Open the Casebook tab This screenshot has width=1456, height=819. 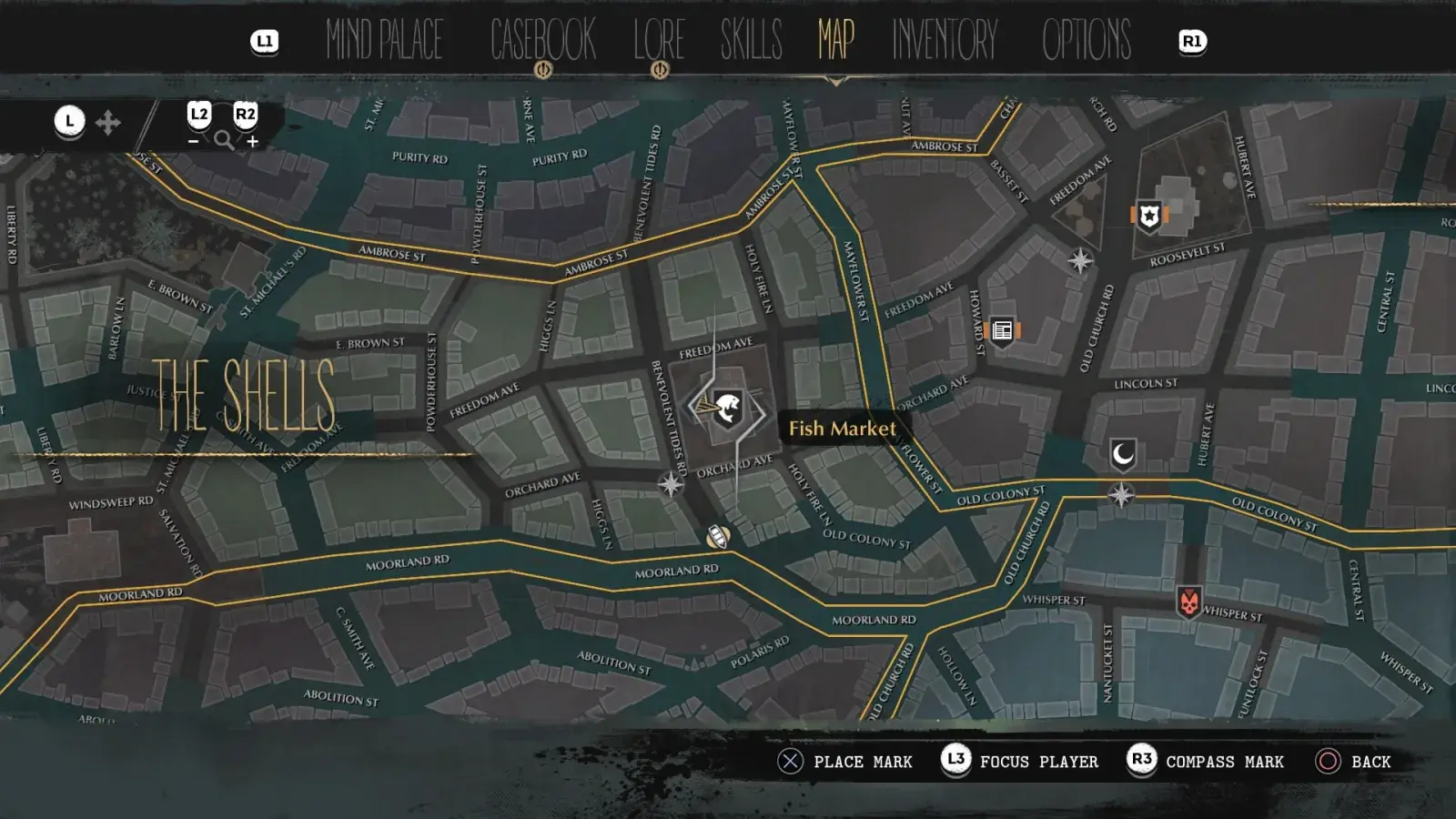[x=542, y=40]
